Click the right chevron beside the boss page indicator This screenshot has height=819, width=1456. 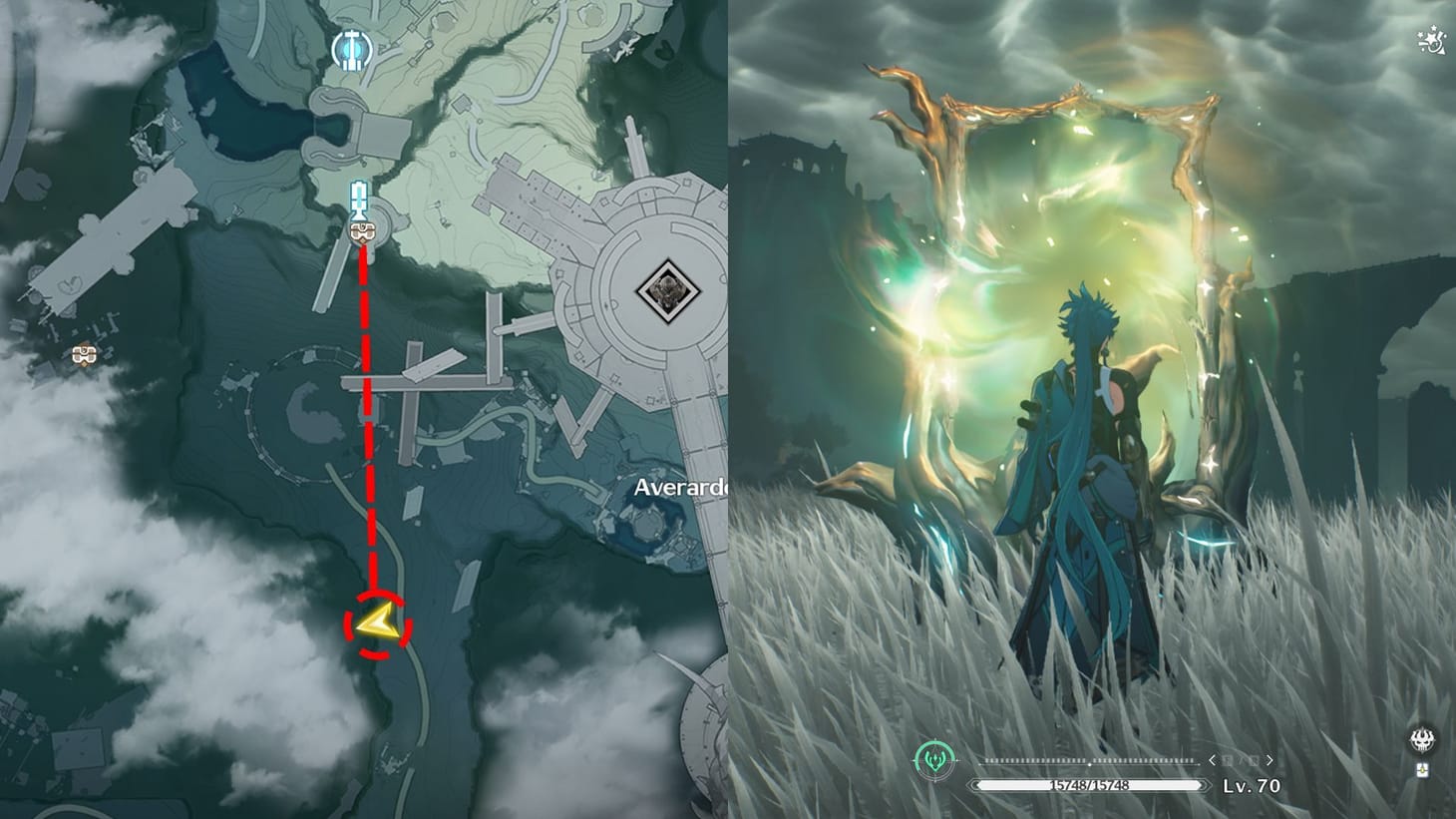coord(1270,760)
